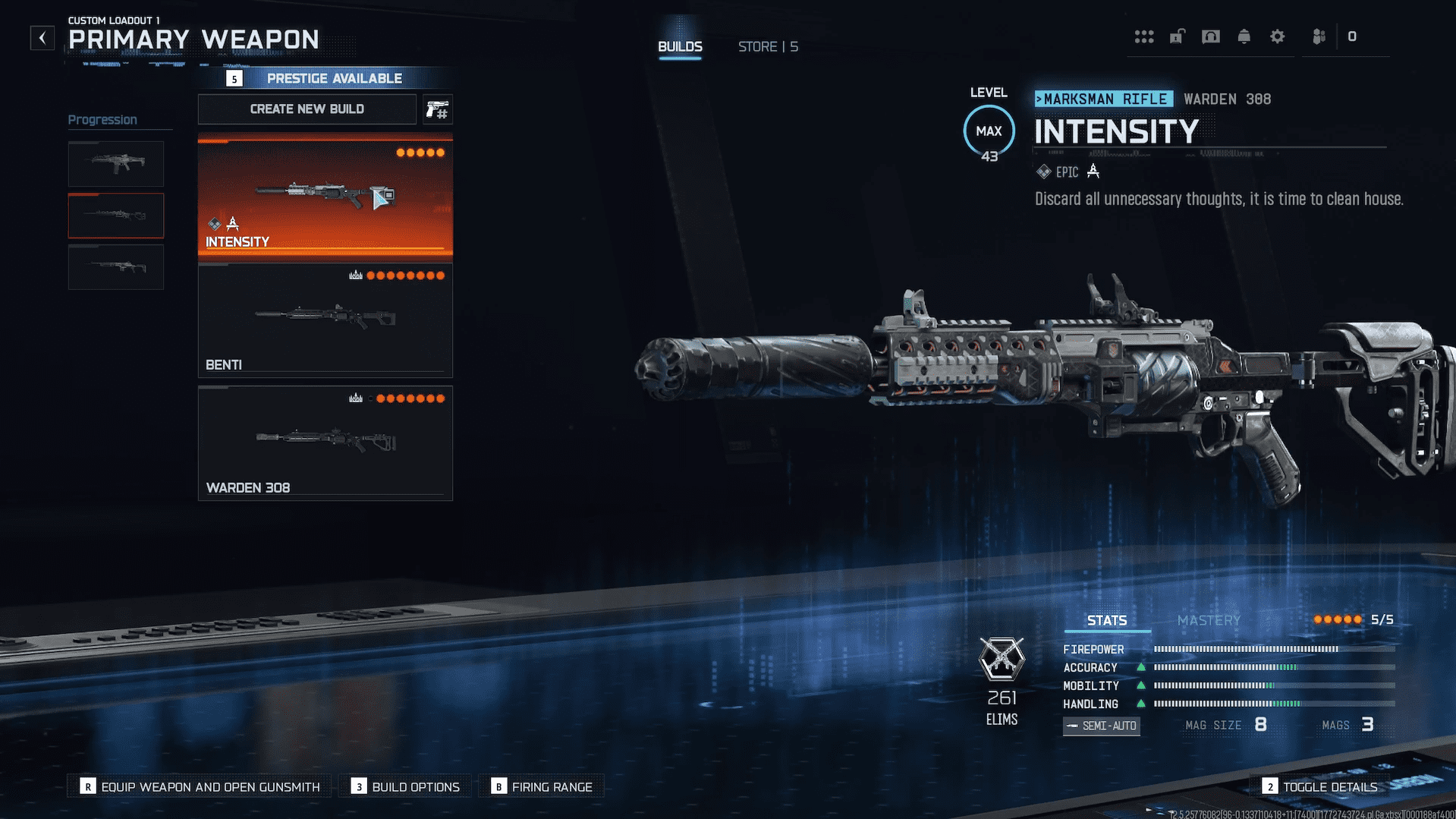
Task: Show the Stats panel tab
Action: tap(1107, 620)
